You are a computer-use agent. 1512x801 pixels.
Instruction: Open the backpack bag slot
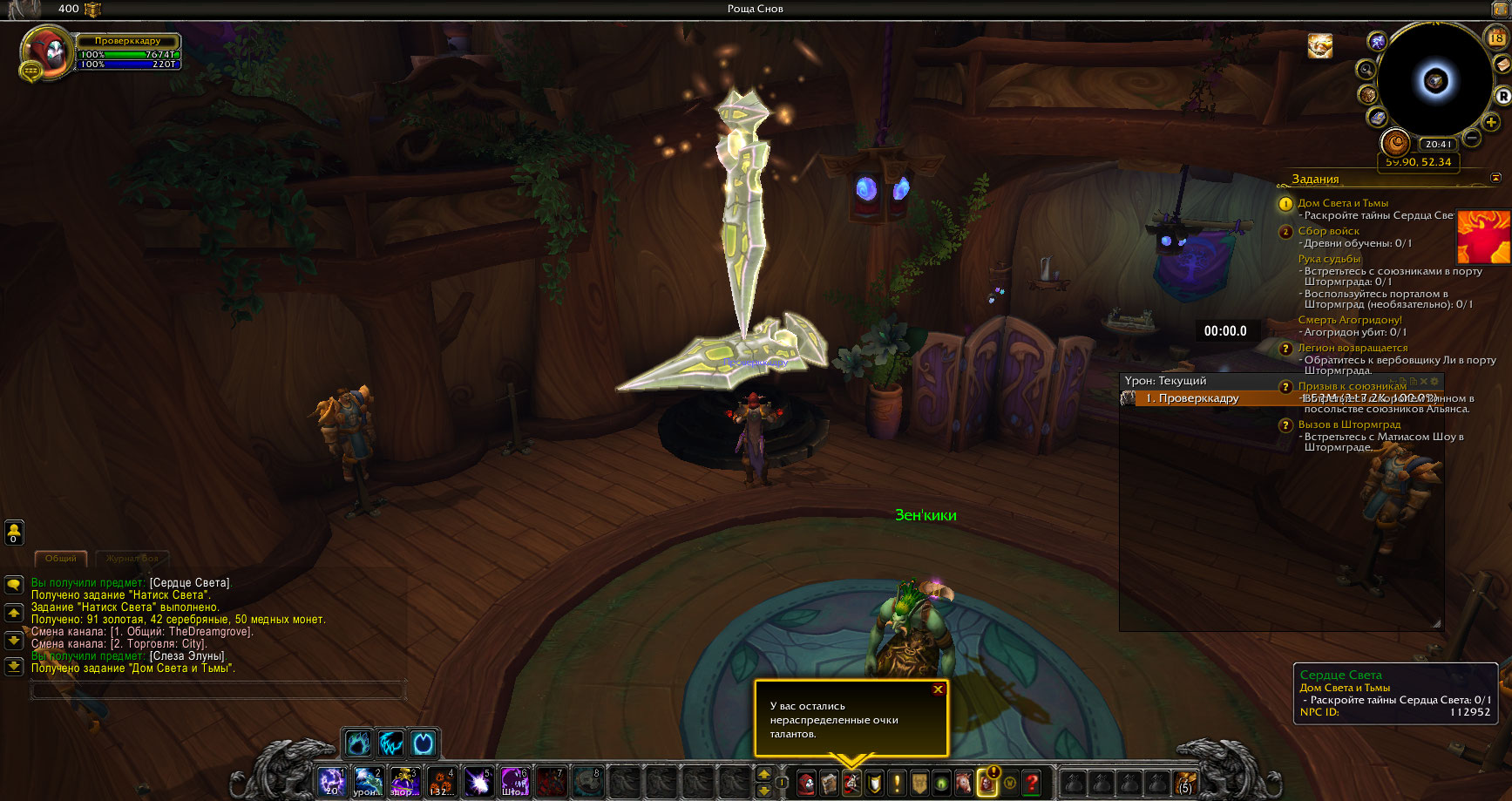point(1184,783)
